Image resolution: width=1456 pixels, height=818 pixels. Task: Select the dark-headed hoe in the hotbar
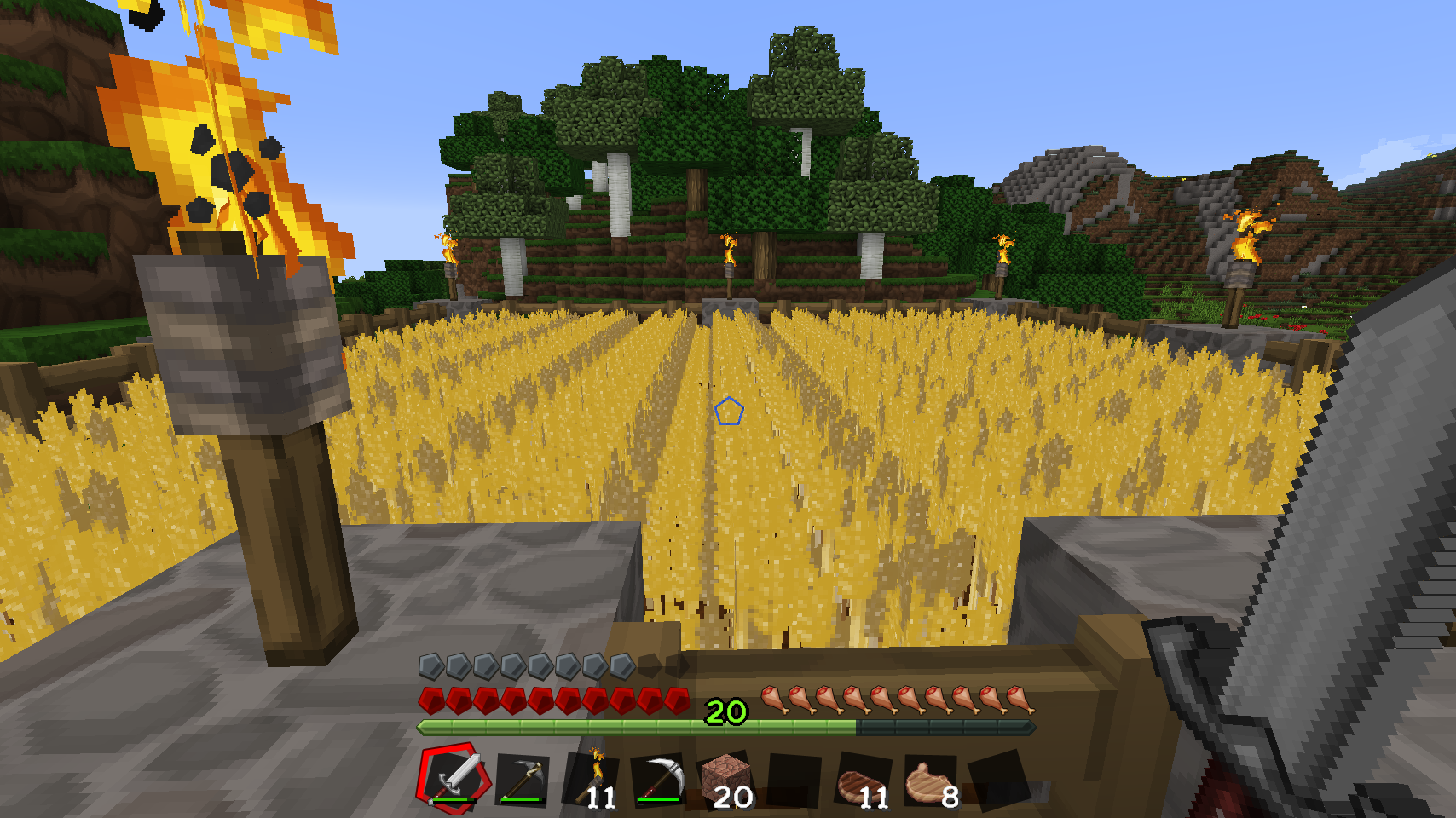(523, 779)
